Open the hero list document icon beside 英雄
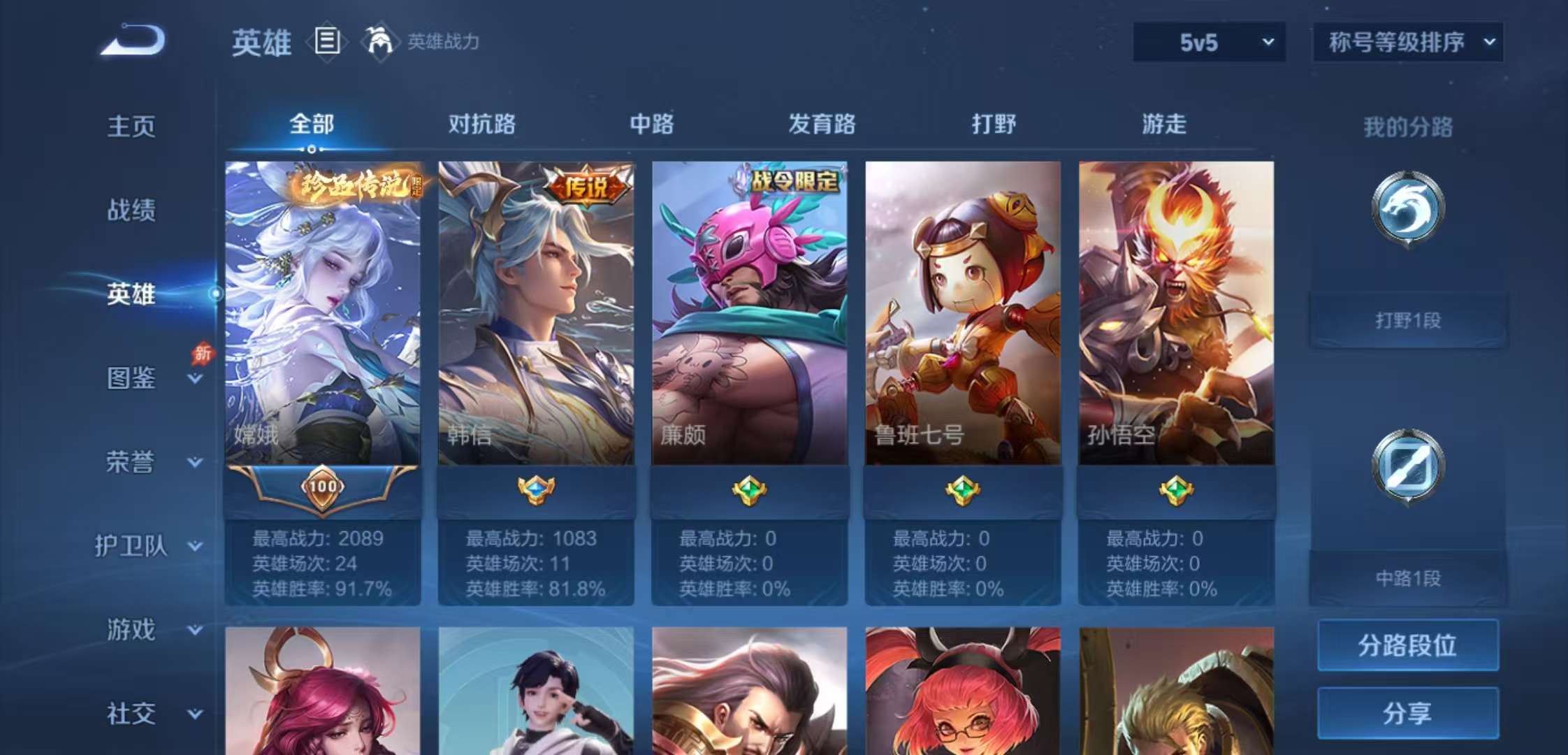Viewport: 1568px width, 755px height. point(326,41)
